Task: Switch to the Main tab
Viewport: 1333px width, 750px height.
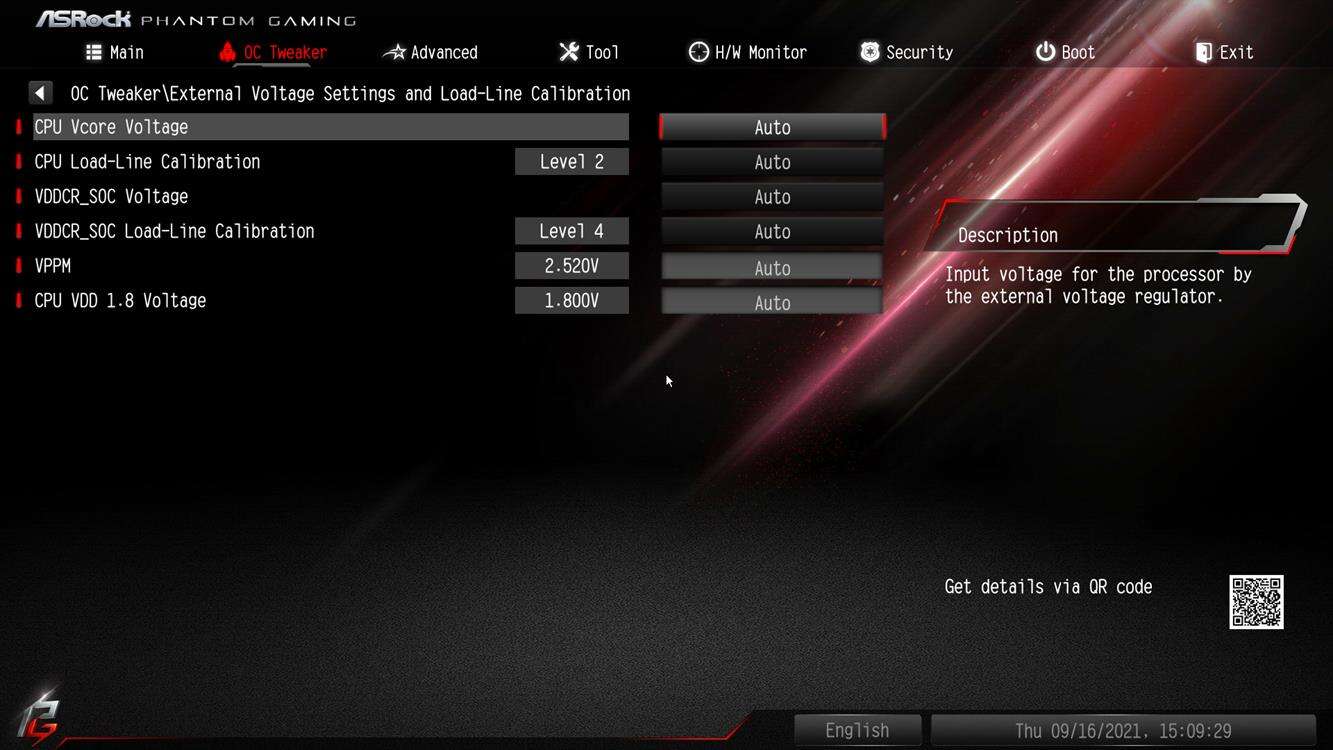Action: (x=115, y=52)
